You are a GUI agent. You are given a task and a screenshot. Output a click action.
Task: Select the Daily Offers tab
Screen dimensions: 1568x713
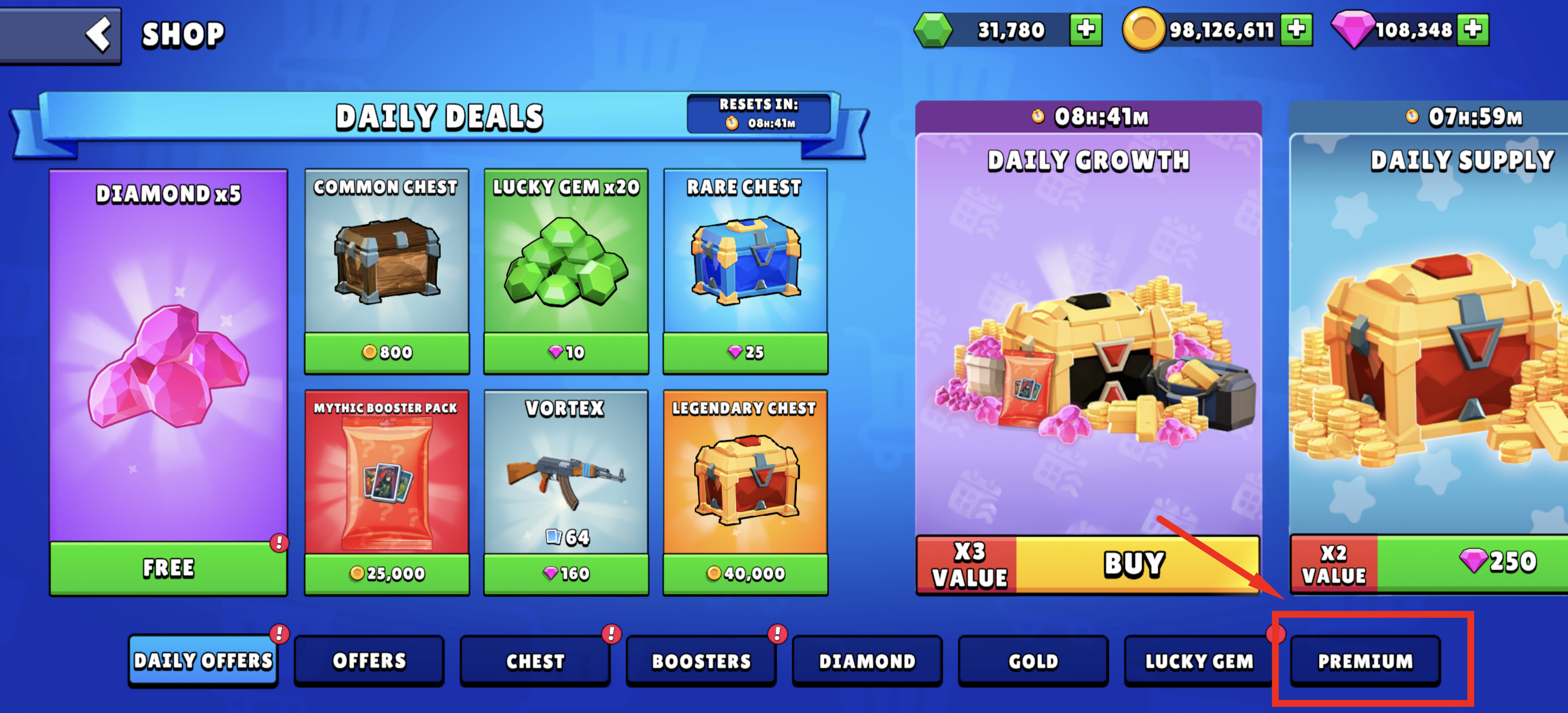[203, 661]
